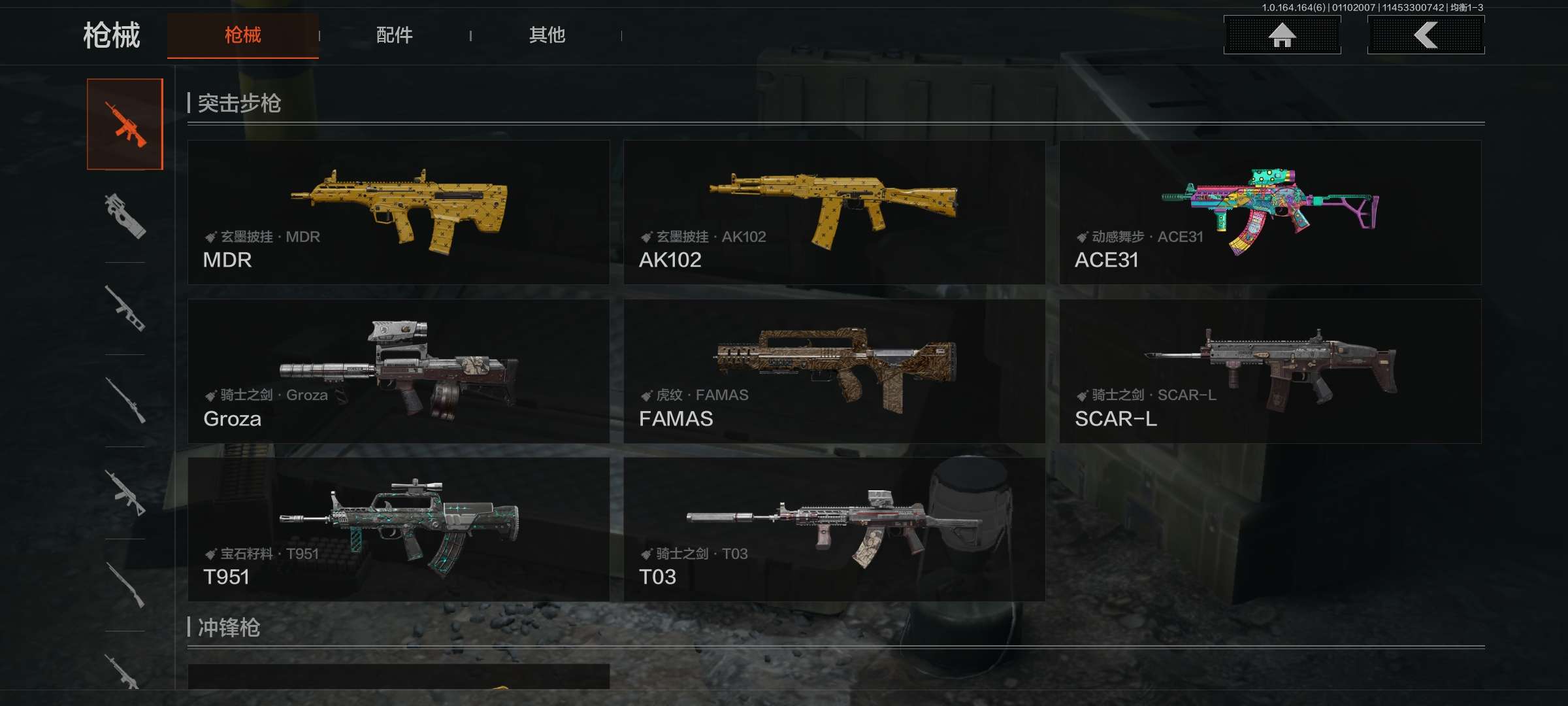The width and height of the screenshot is (1568, 706).
Task: Open the 其他 tab
Action: (x=547, y=35)
